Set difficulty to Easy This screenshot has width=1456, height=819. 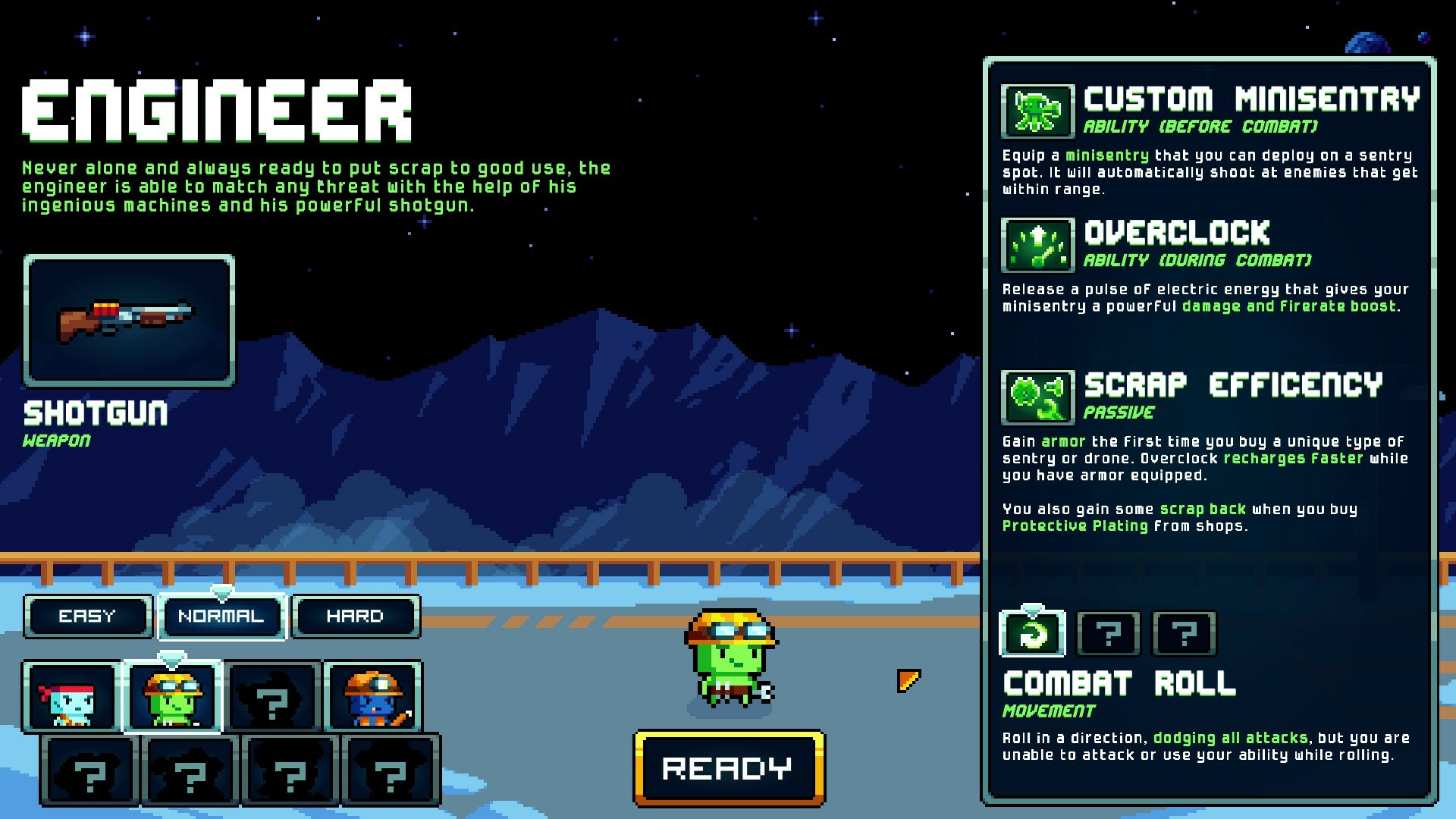tap(87, 616)
